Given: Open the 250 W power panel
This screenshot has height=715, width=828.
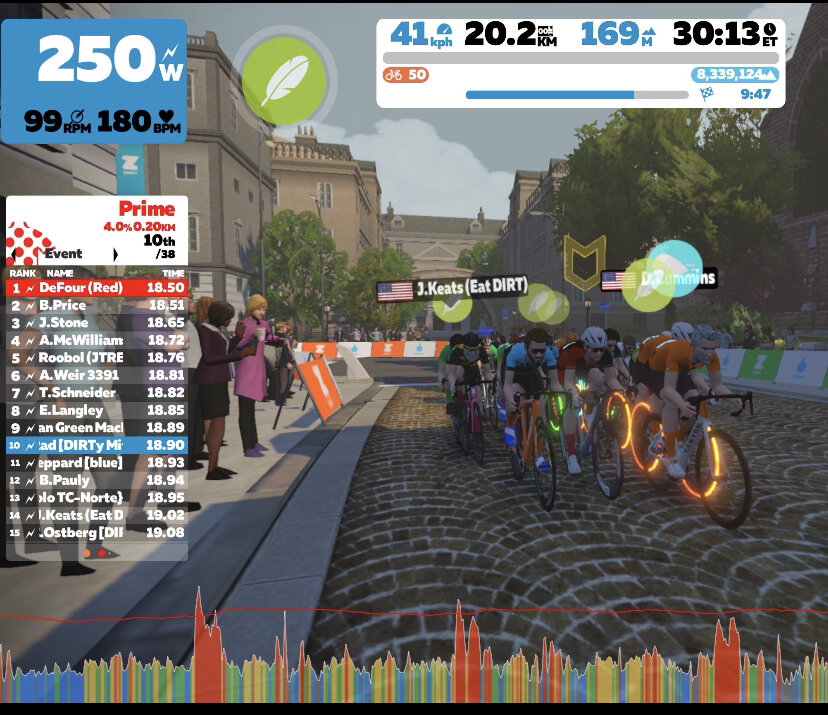Looking at the screenshot, I should coord(94,80).
